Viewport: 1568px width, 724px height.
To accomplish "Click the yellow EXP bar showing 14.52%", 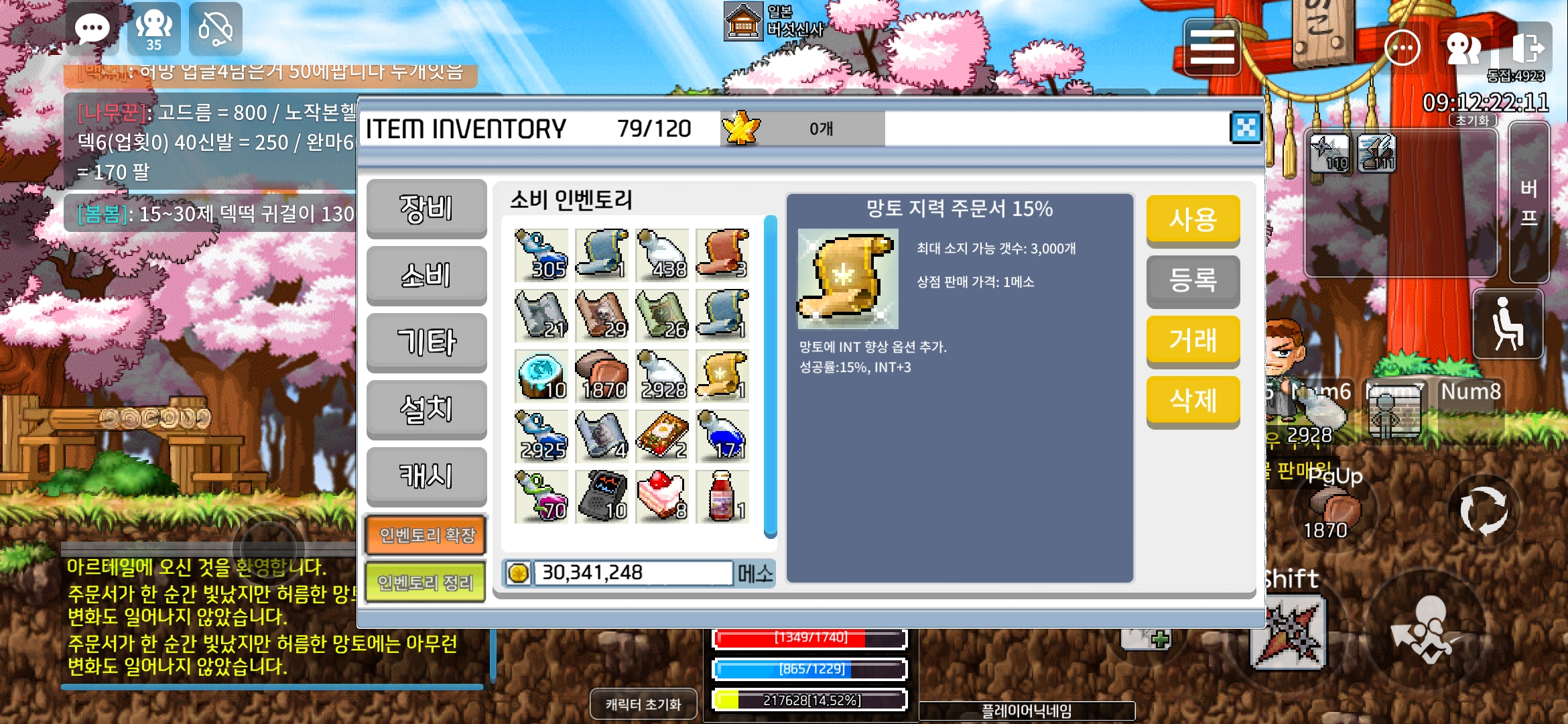I will (807, 700).
